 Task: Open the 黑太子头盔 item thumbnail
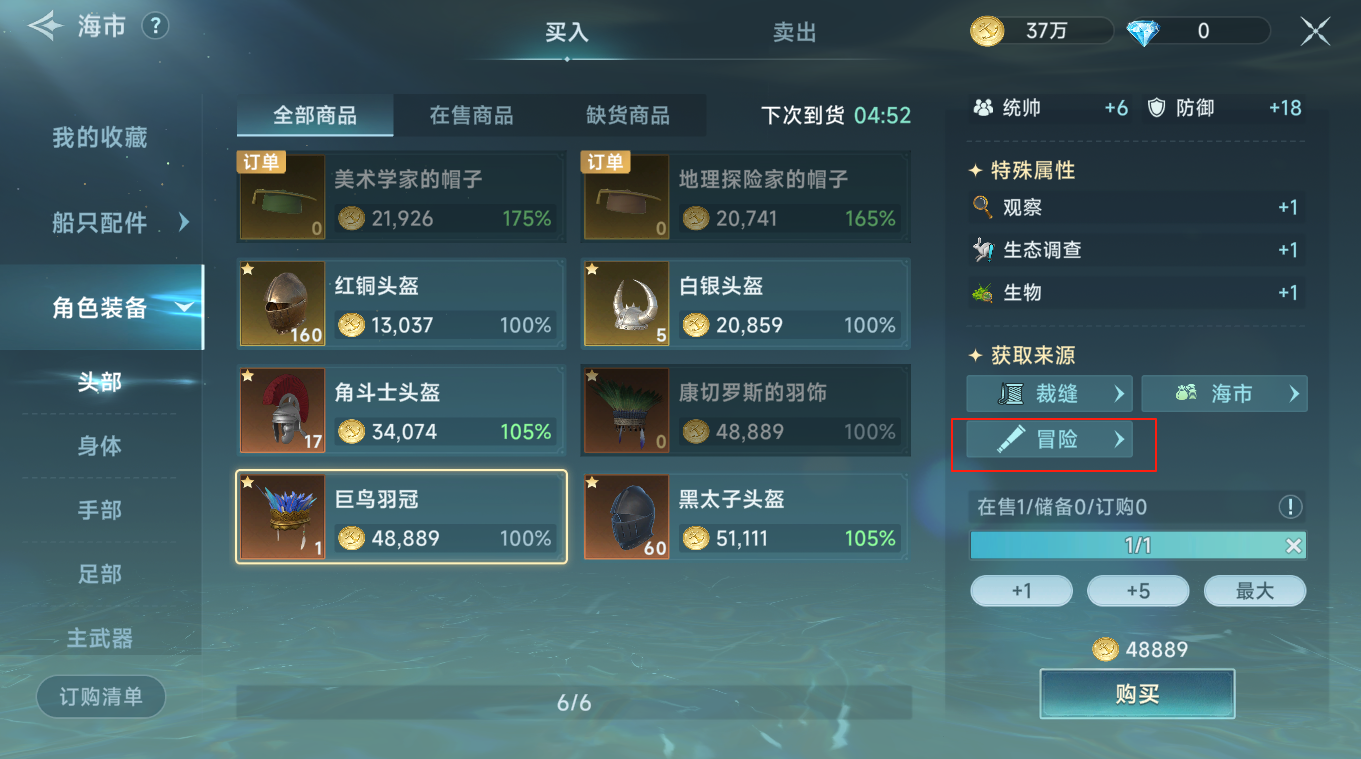pos(626,517)
